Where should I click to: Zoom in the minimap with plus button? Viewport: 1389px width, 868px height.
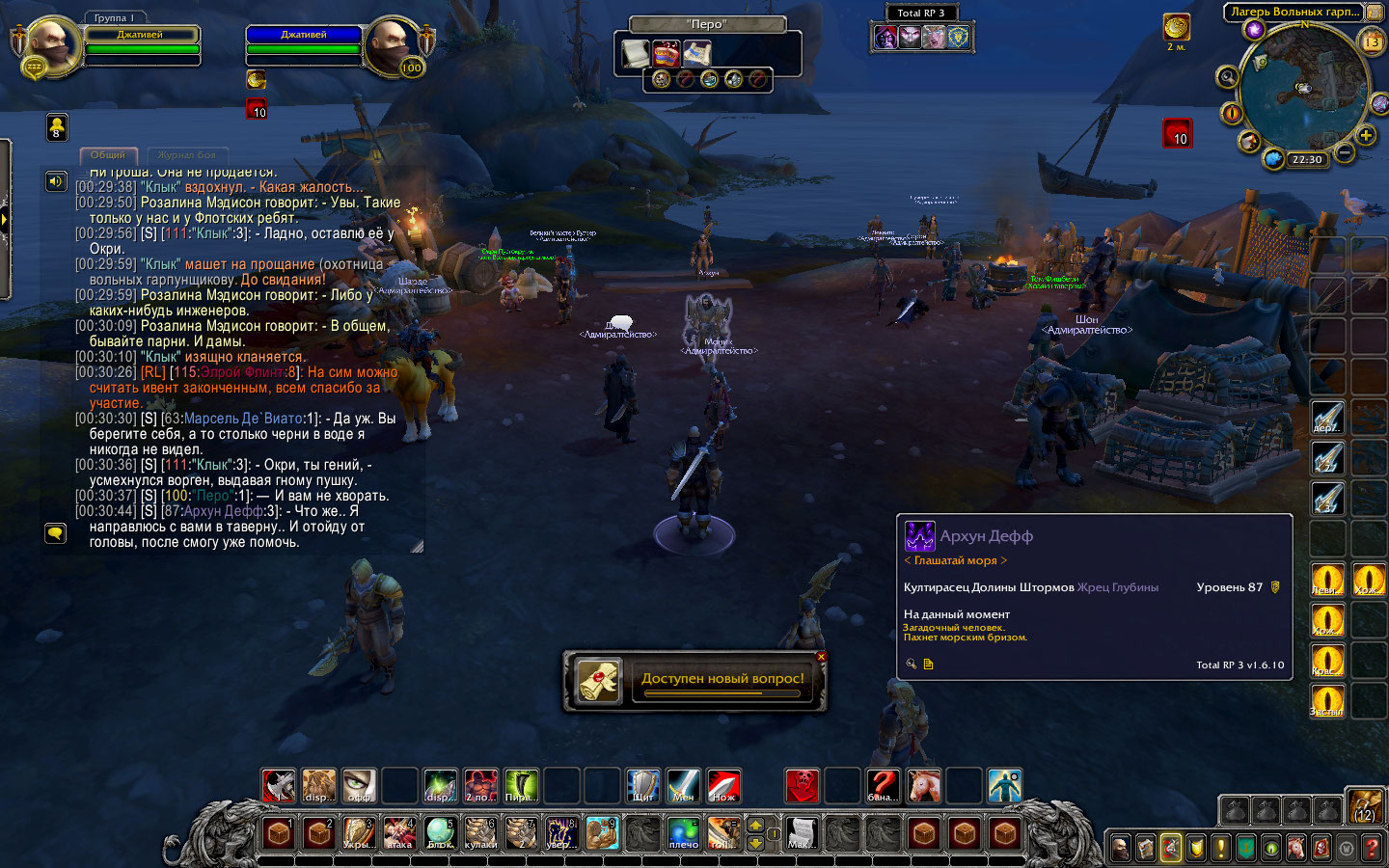point(1366,136)
